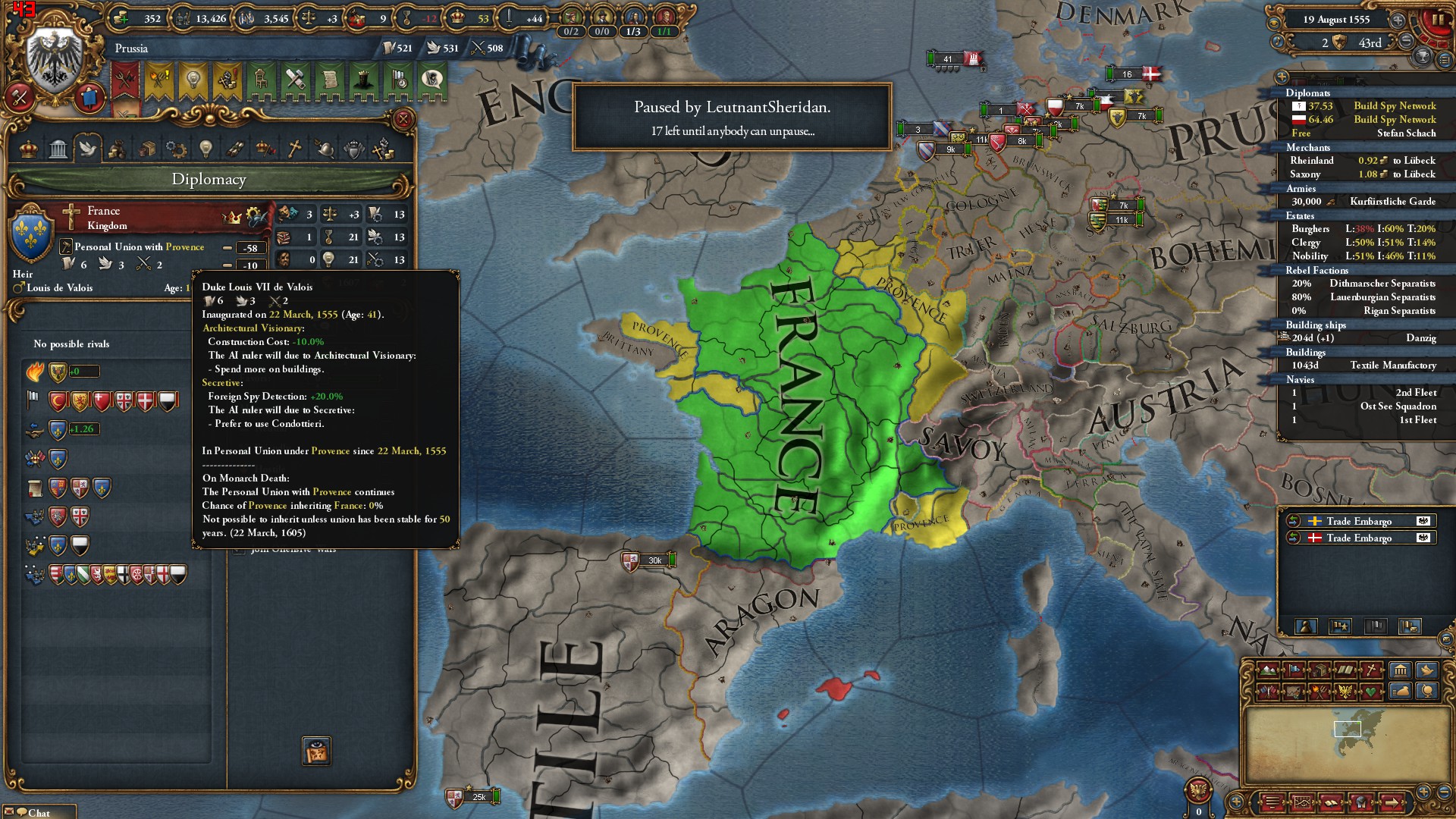The image size is (1456, 819).
Task: Select the religious mapmode cross icon
Action: click(x=1371, y=670)
